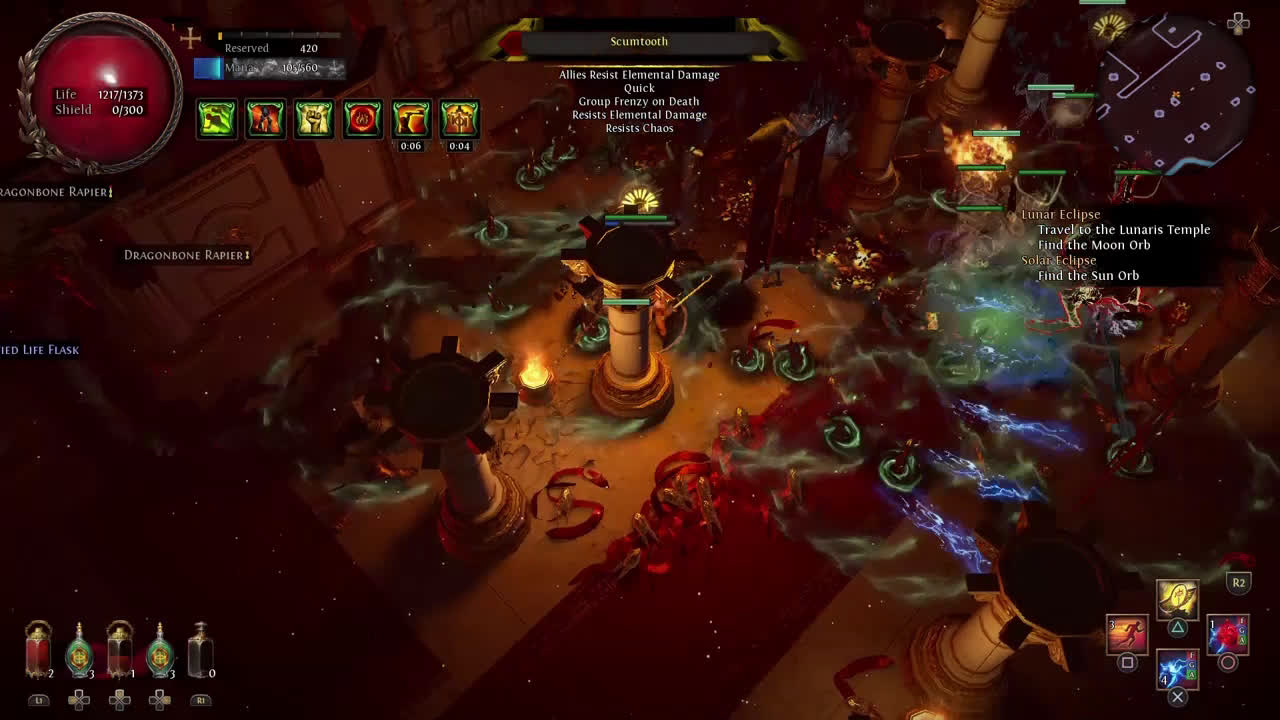Check the buff with 0:04 remaining

460,119
